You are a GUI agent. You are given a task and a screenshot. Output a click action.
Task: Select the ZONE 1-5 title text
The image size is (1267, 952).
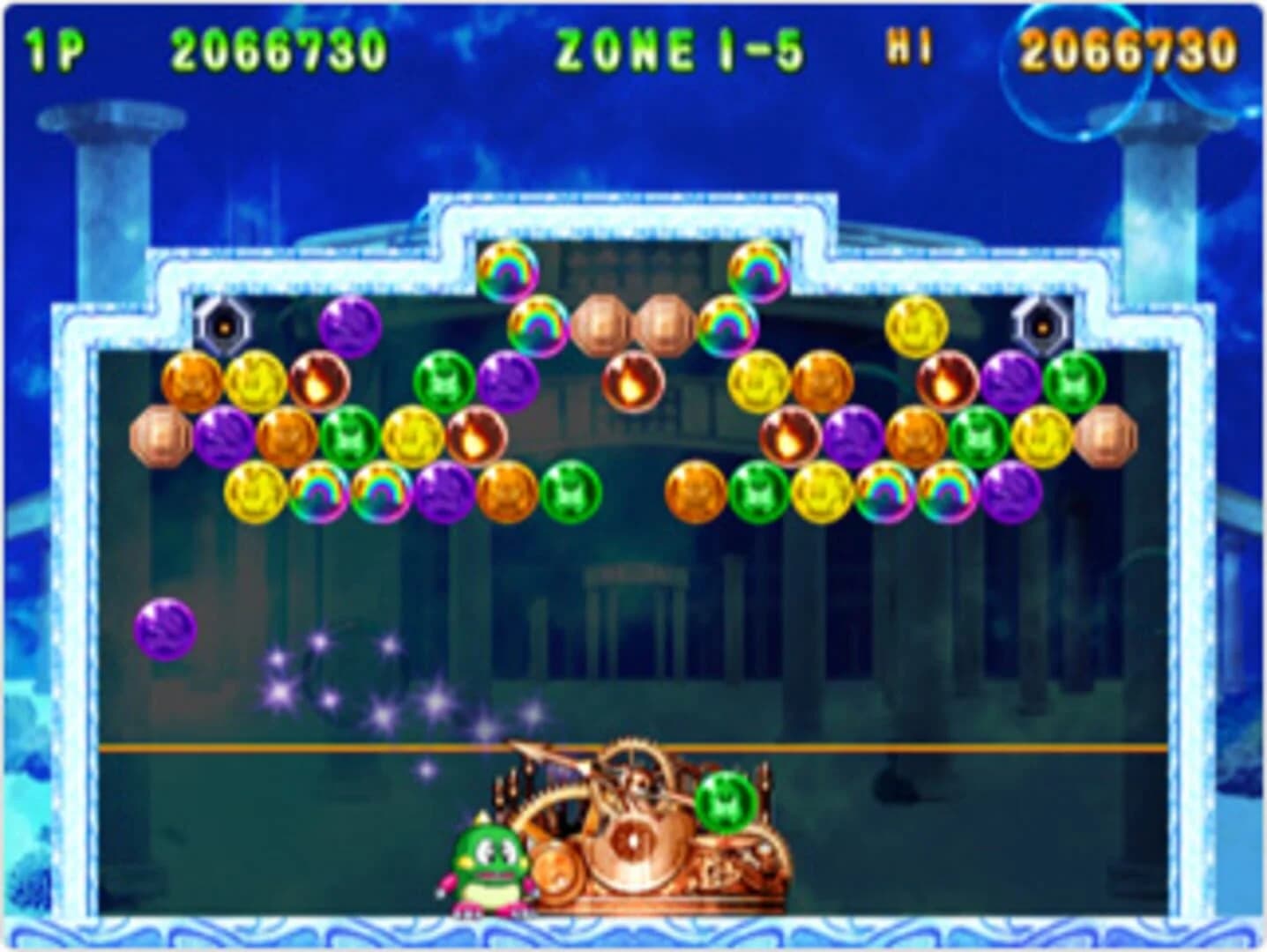[x=679, y=48]
